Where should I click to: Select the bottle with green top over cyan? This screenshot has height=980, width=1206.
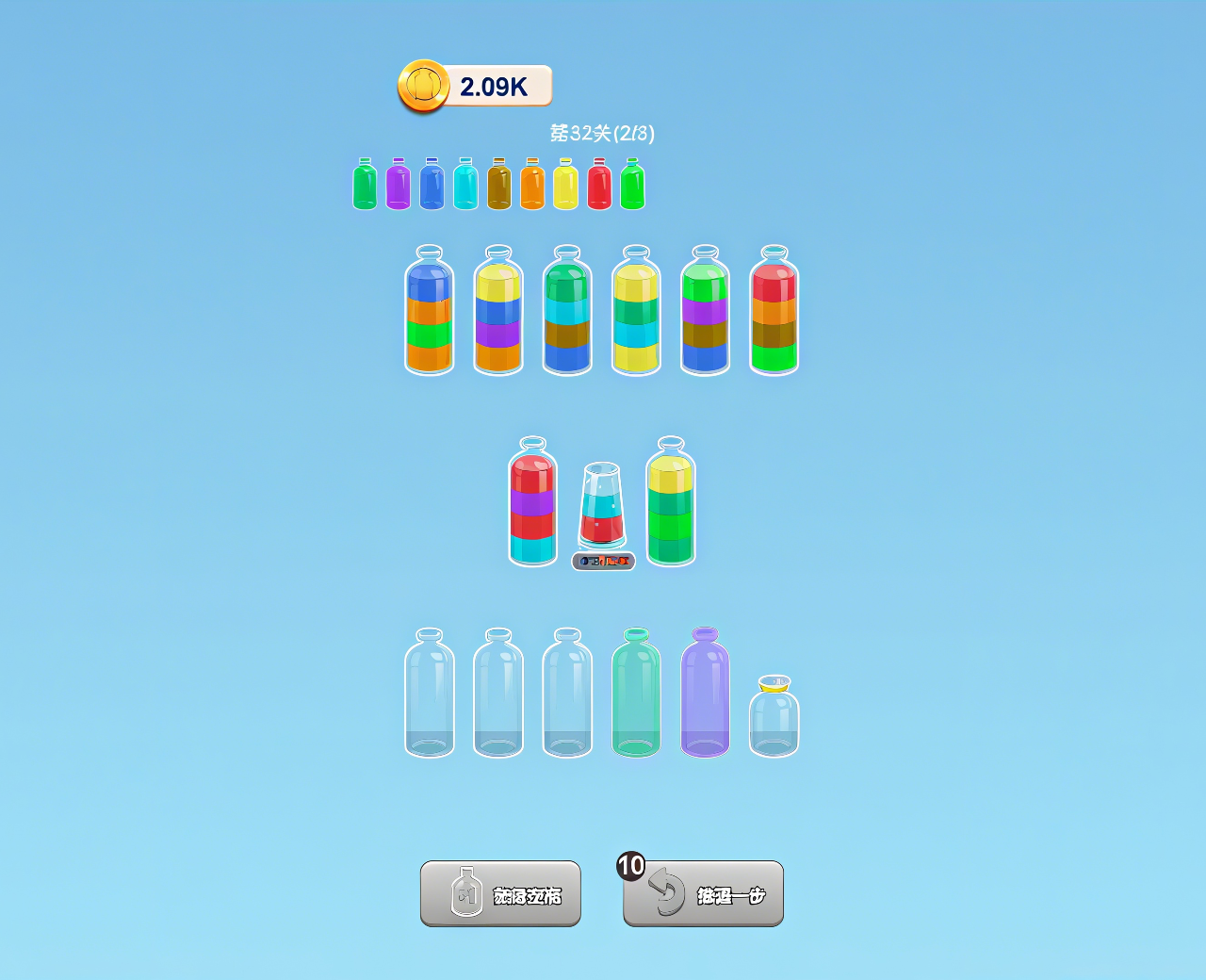[x=567, y=311]
